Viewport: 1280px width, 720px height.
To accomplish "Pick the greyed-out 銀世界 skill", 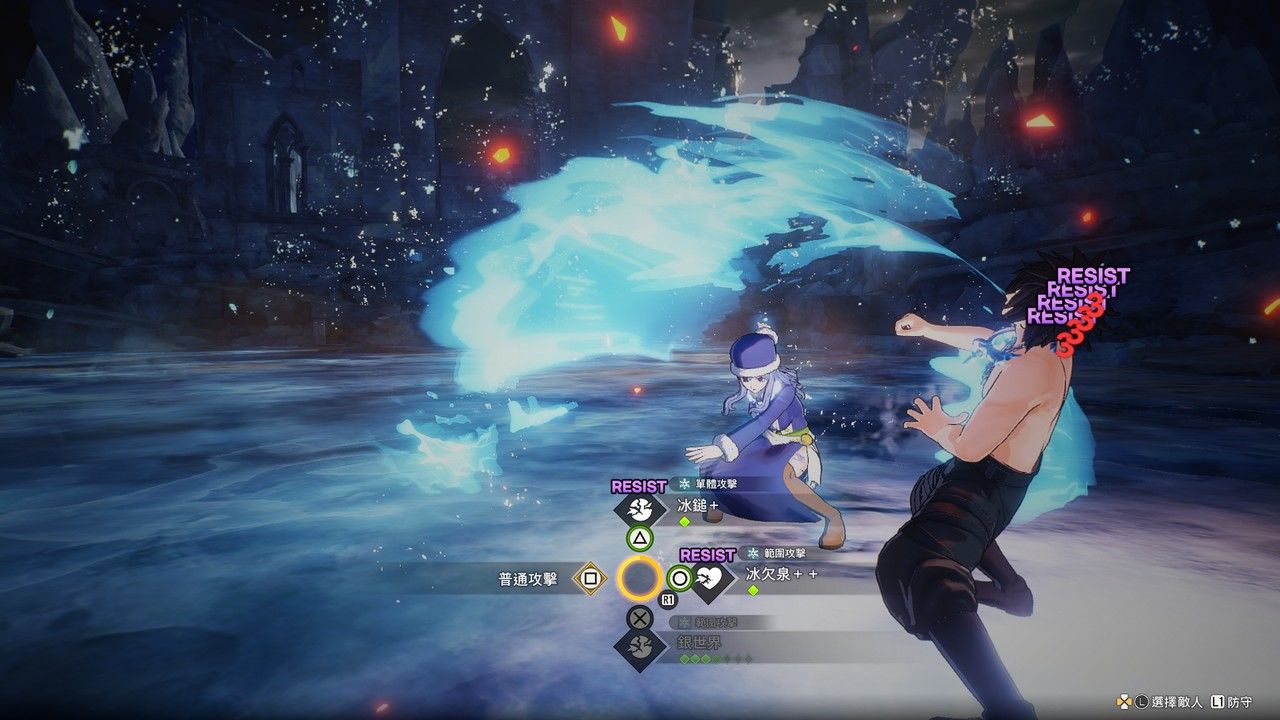I will tap(700, 642).
